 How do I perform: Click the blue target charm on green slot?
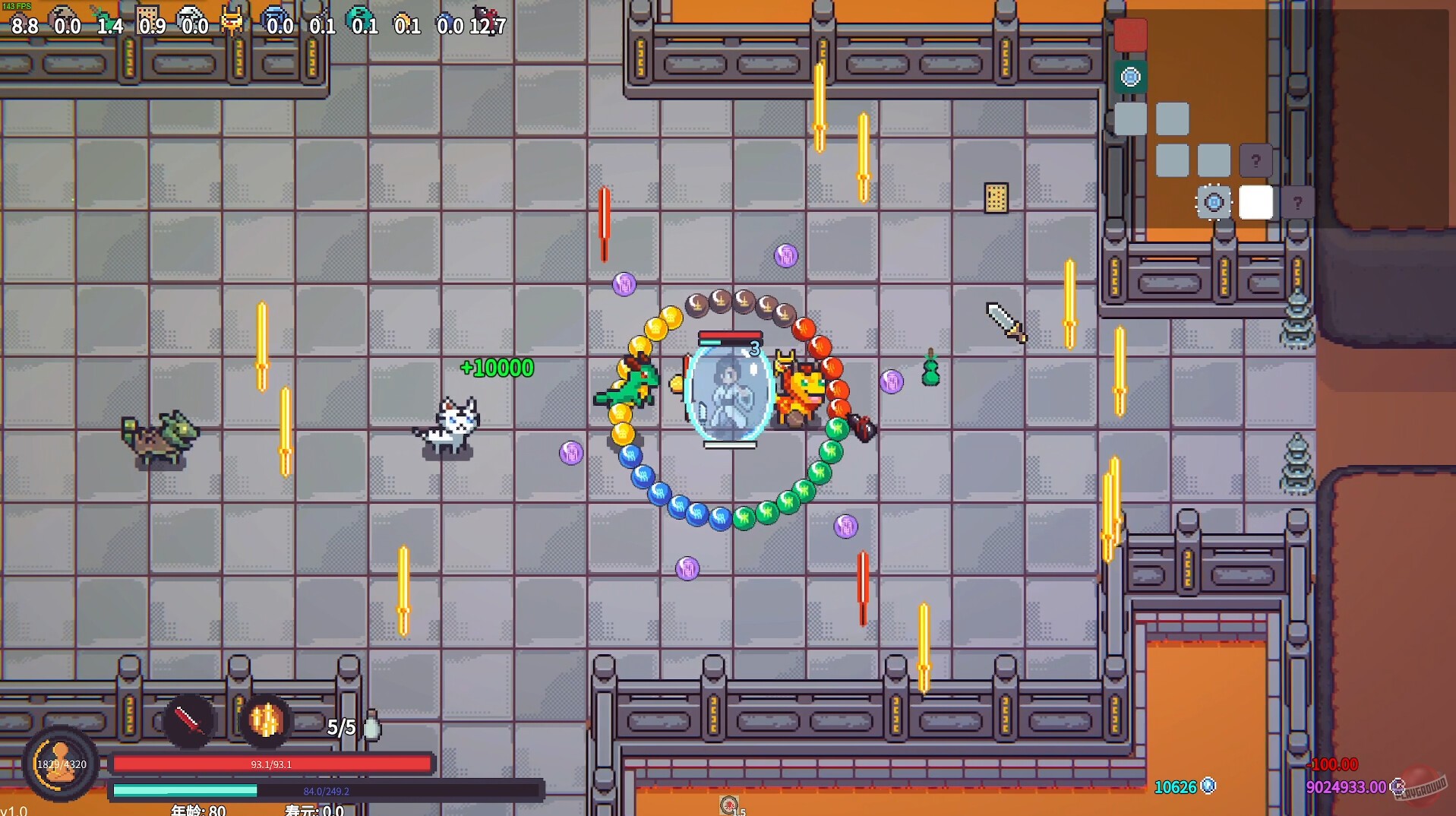tap(1130, 77)
